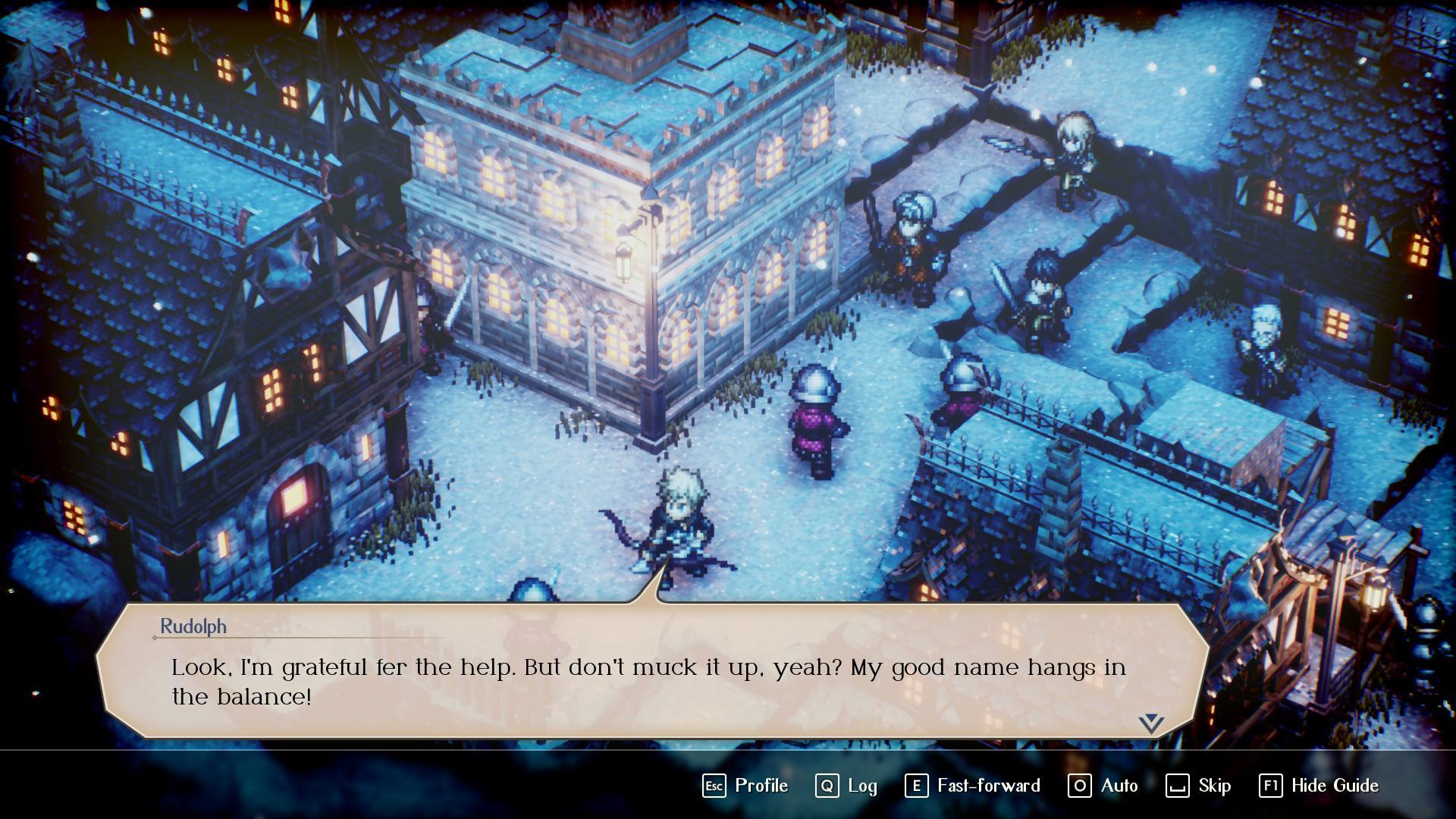1456x819 pixels.
Task: Toggle Auto dialogue advance
Action: 1103,786
